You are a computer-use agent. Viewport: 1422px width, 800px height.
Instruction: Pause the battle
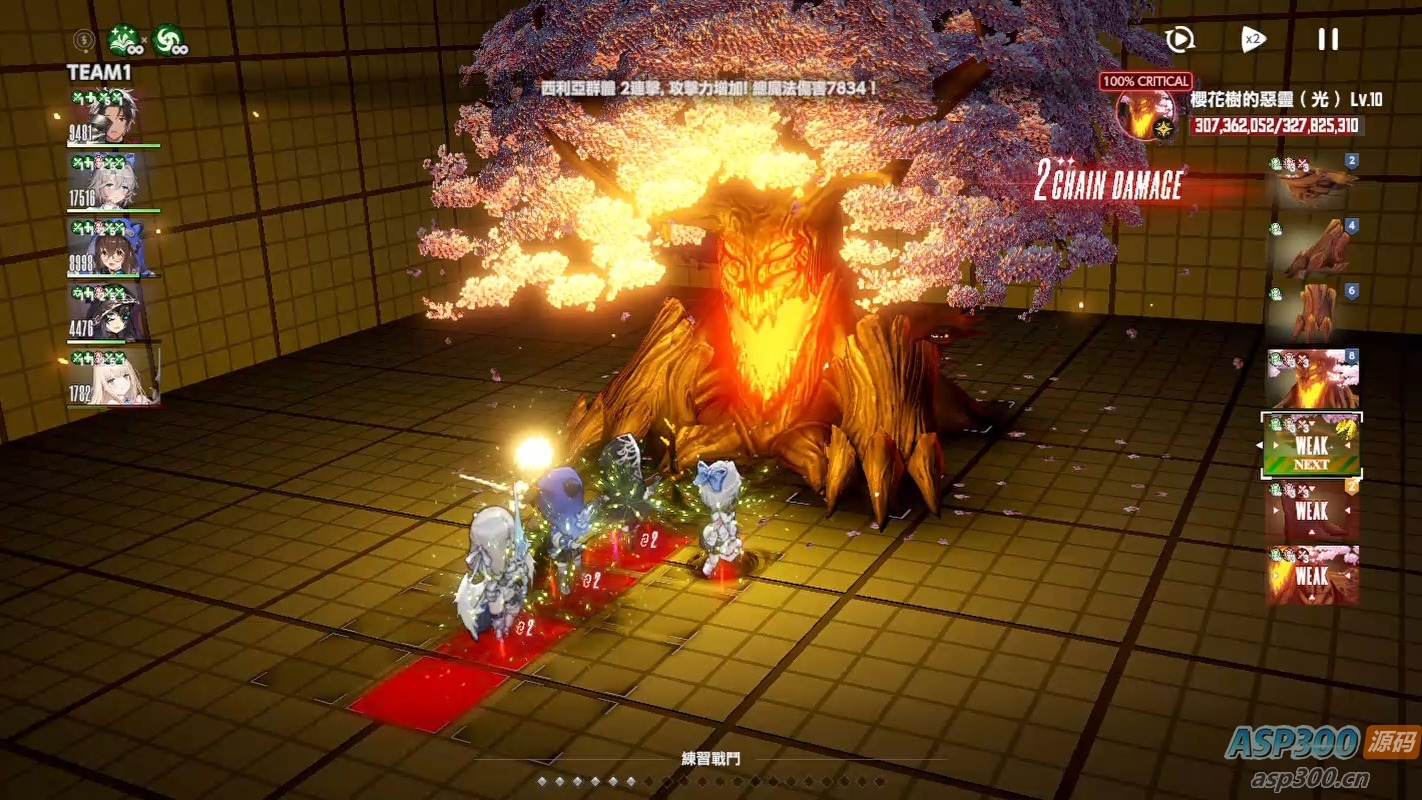[1327, 40]
